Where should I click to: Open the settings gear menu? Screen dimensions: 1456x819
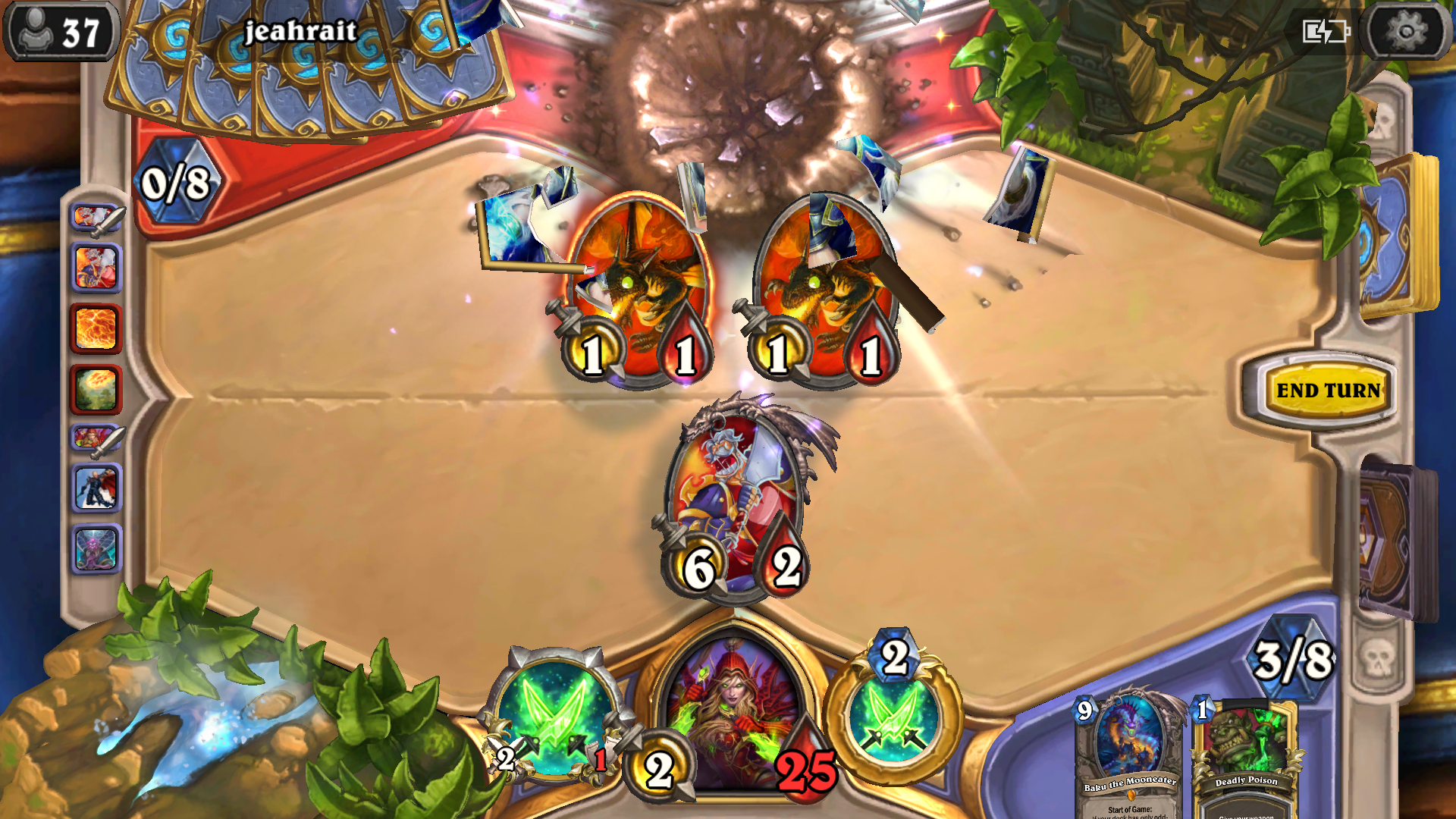pos(1405,32)
